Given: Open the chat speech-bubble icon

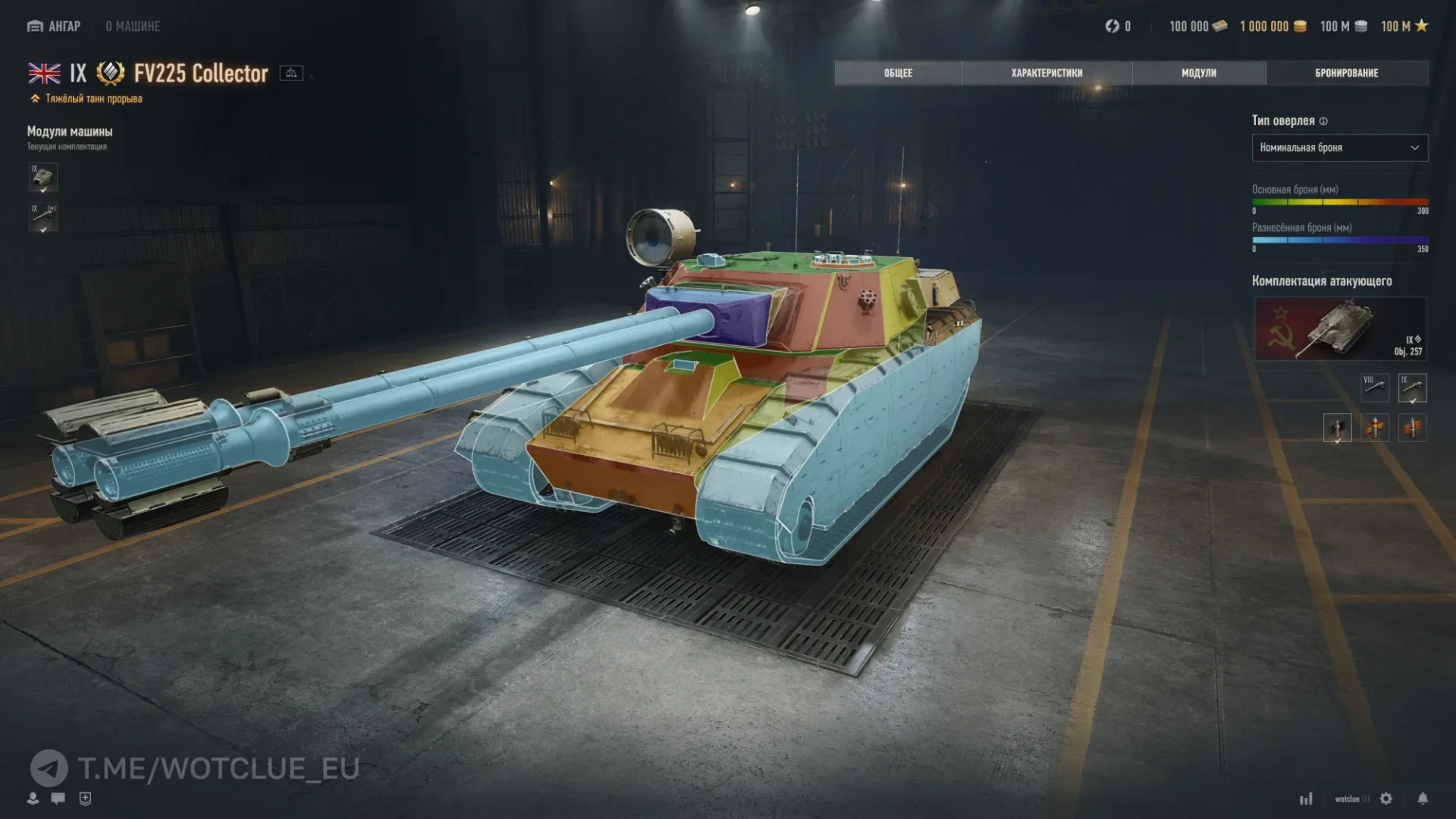Looking at the screenshot, I should 58,798.
